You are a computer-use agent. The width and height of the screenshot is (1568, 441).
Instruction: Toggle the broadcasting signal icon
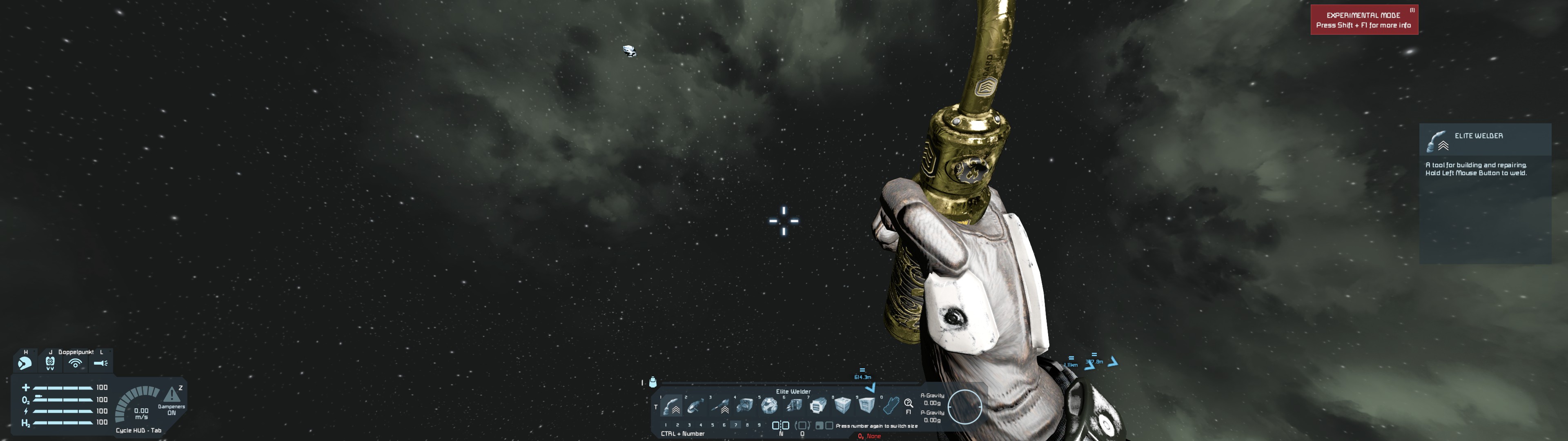[x=76, y=363]
